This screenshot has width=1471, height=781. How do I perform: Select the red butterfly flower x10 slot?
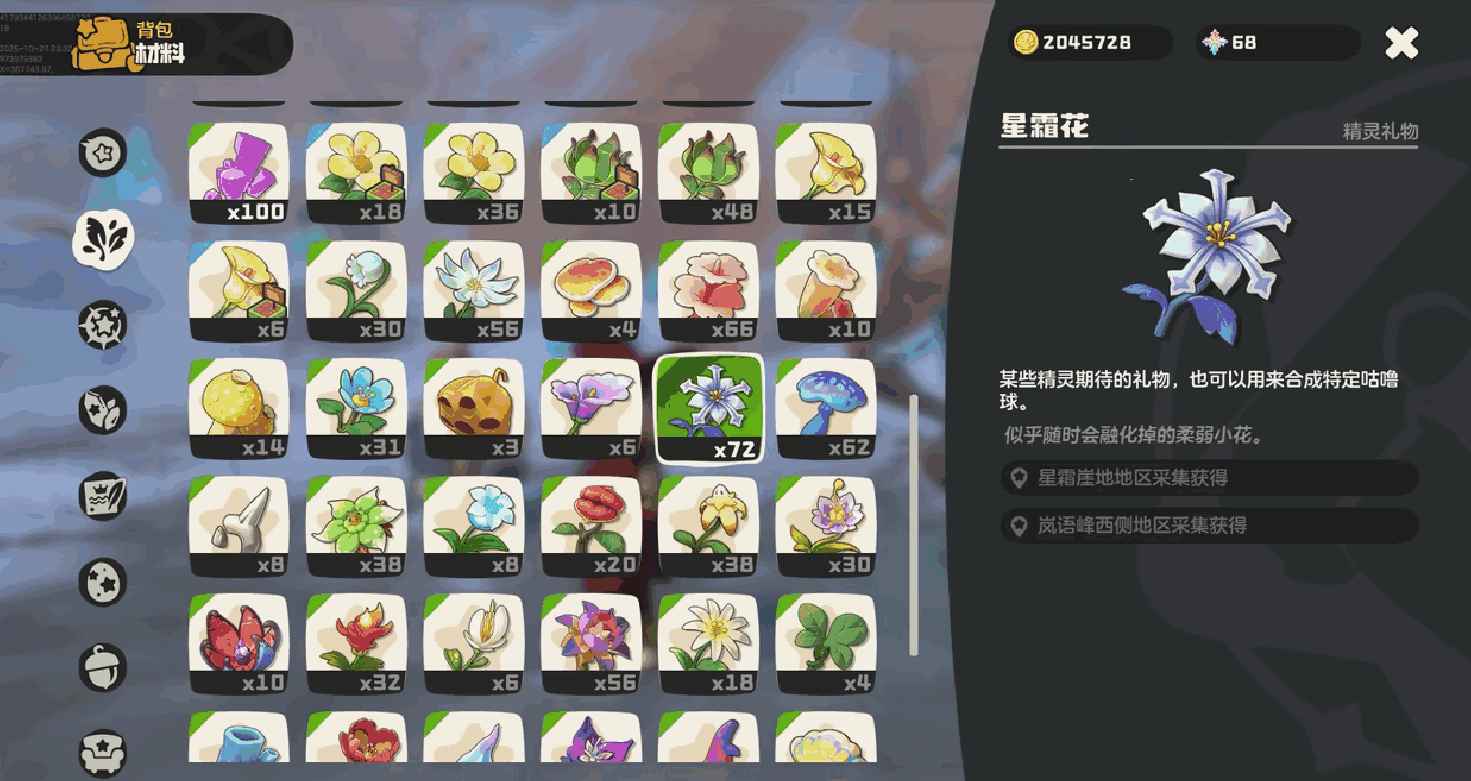[x=238, y=645]
